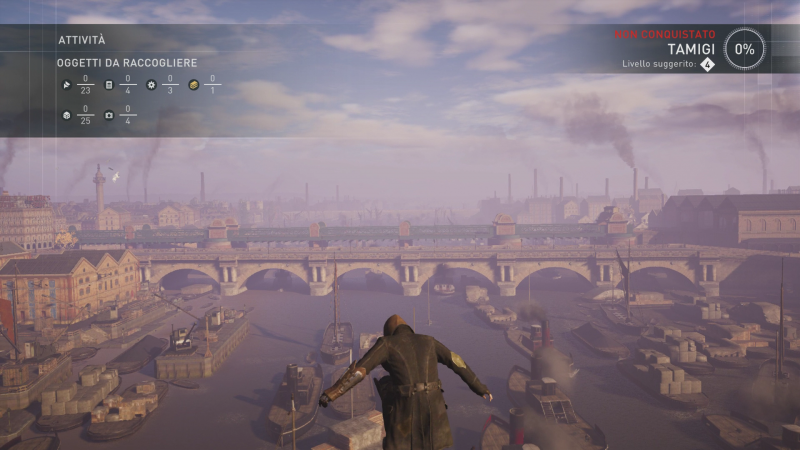Select the 23-count collectible icon
The image size is (800, 450).
coord(65,85)
